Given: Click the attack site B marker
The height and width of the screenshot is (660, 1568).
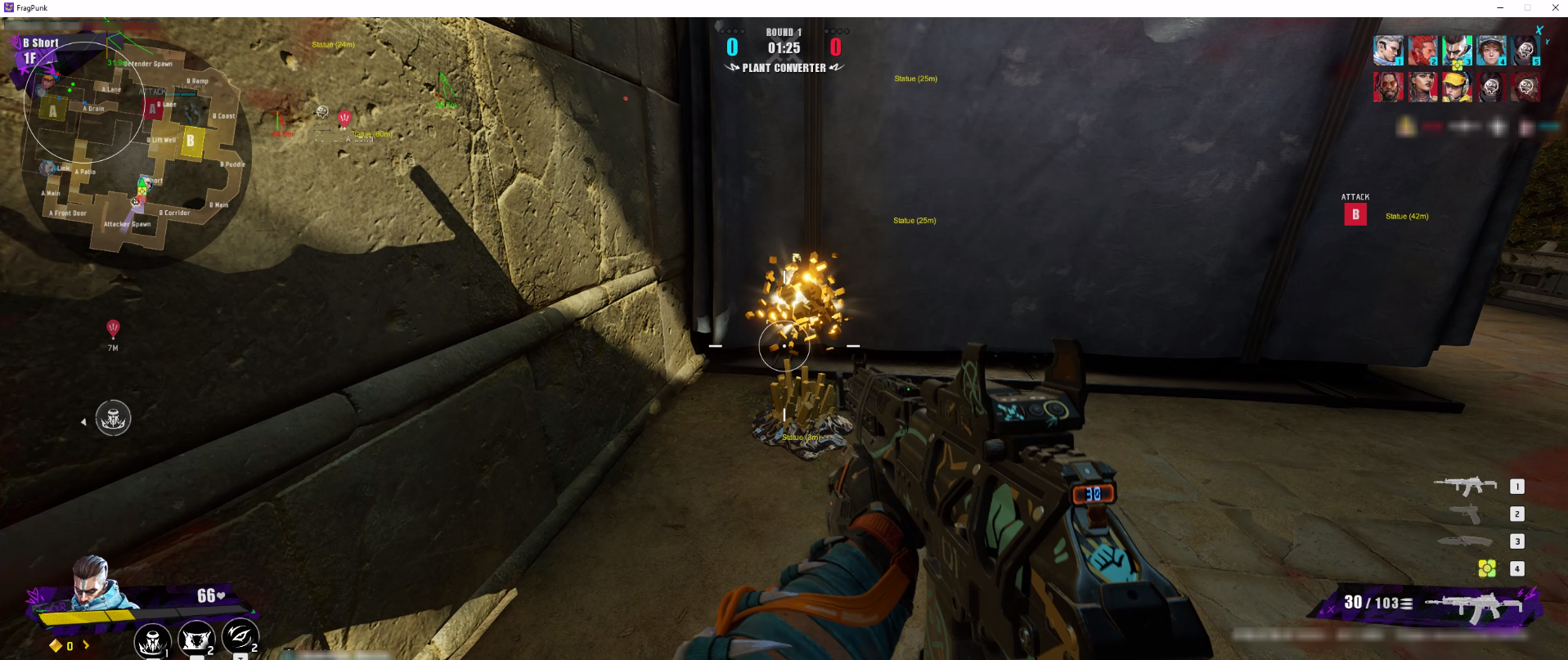Looking at the screenshot, I should point(1355,214).
